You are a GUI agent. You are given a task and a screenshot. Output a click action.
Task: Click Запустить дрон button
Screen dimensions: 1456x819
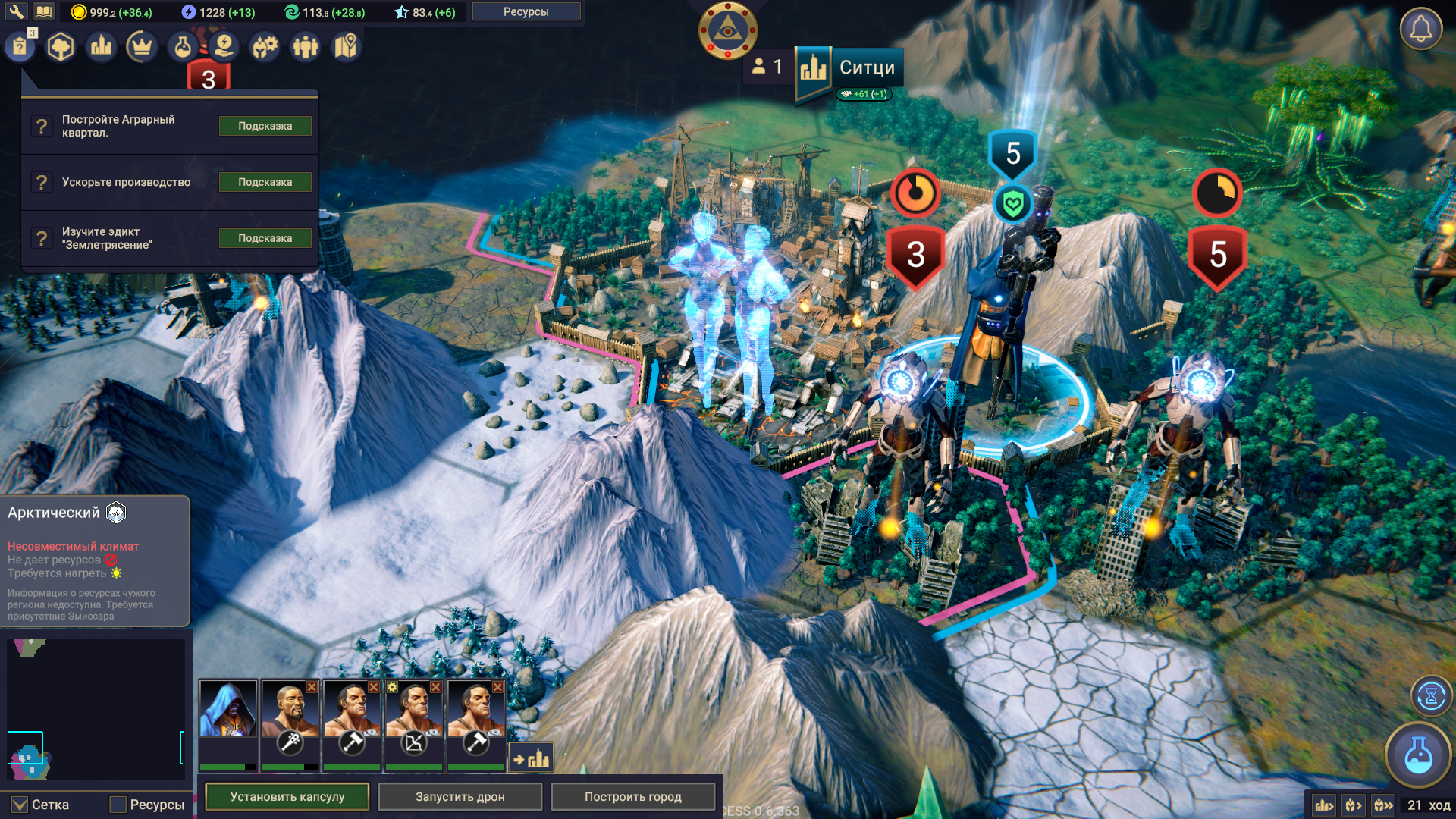click(x=460, y=796)
